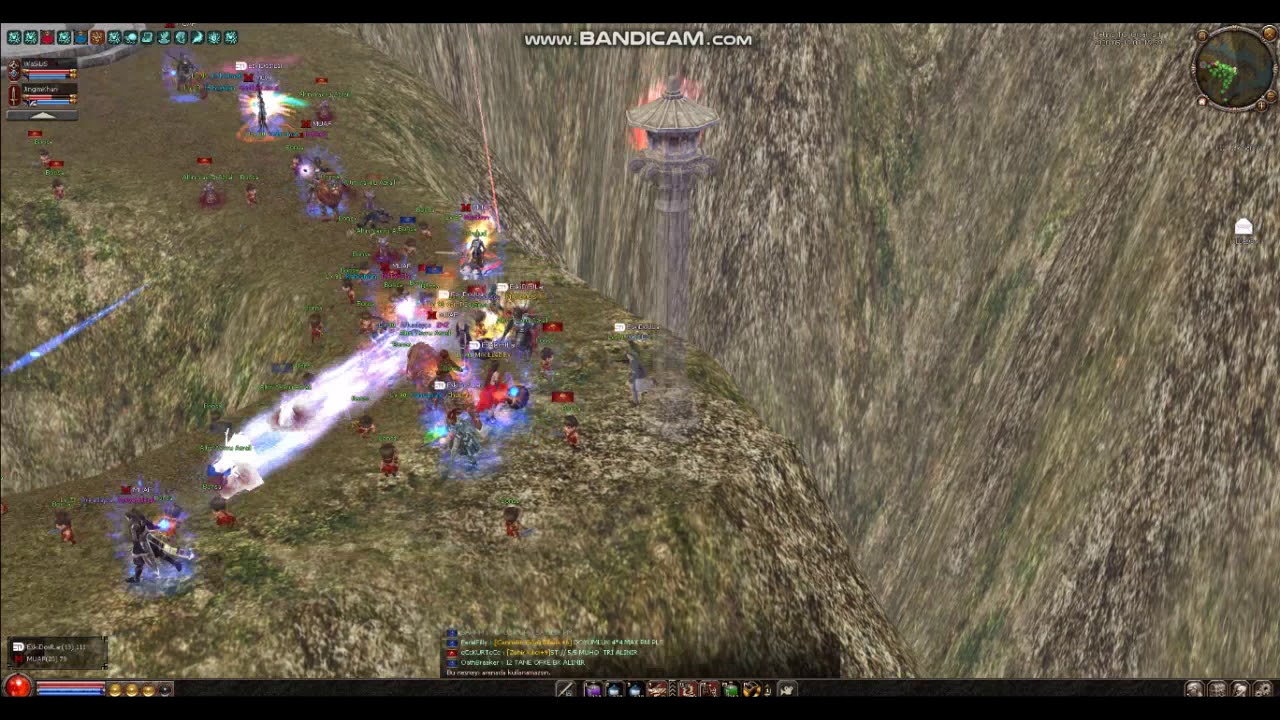Collapse the party list arrow button
The width and height of the screenshot is (1280, 720).
coord(41,115)
